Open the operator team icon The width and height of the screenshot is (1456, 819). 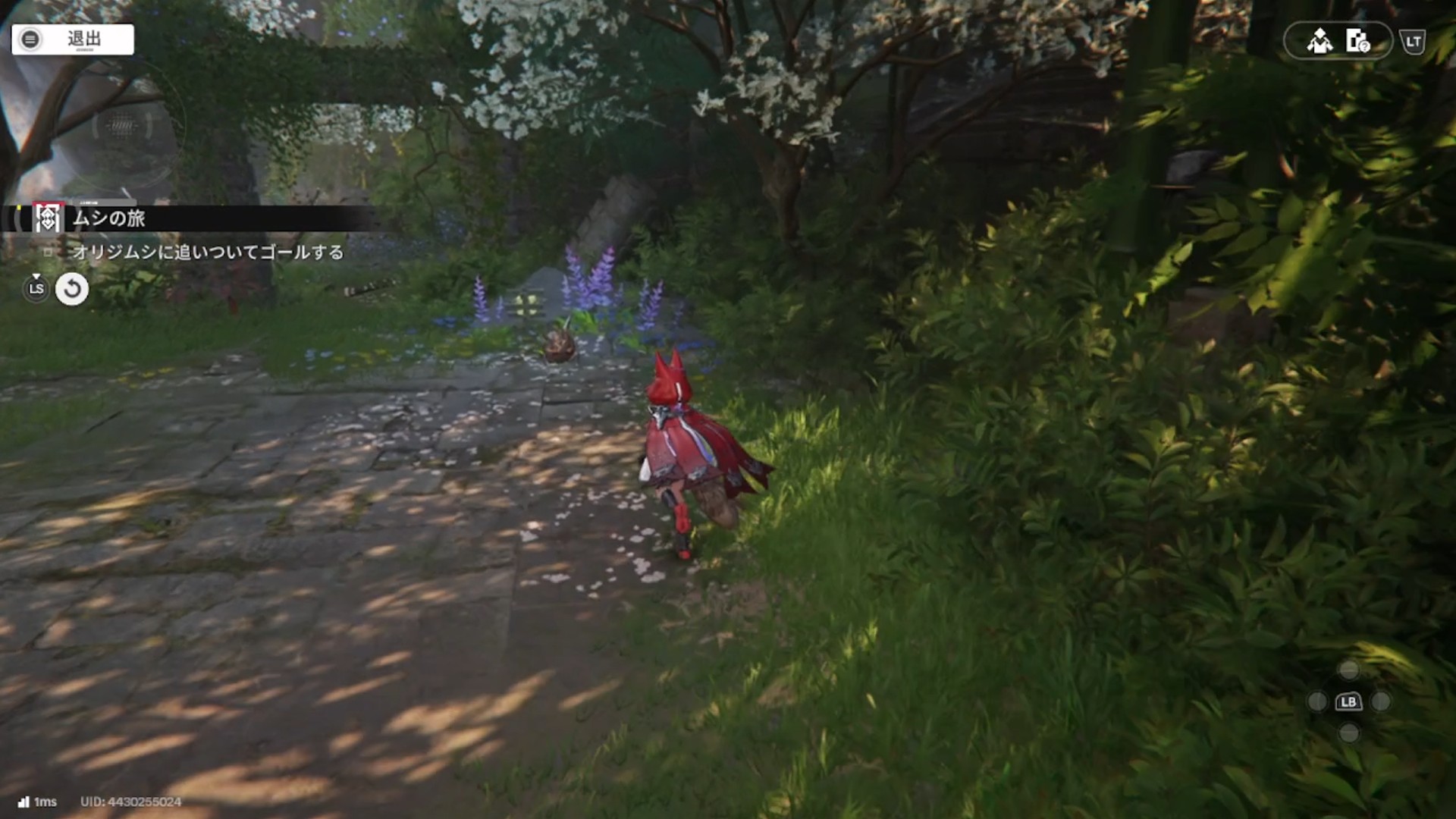coord(1319,41)
